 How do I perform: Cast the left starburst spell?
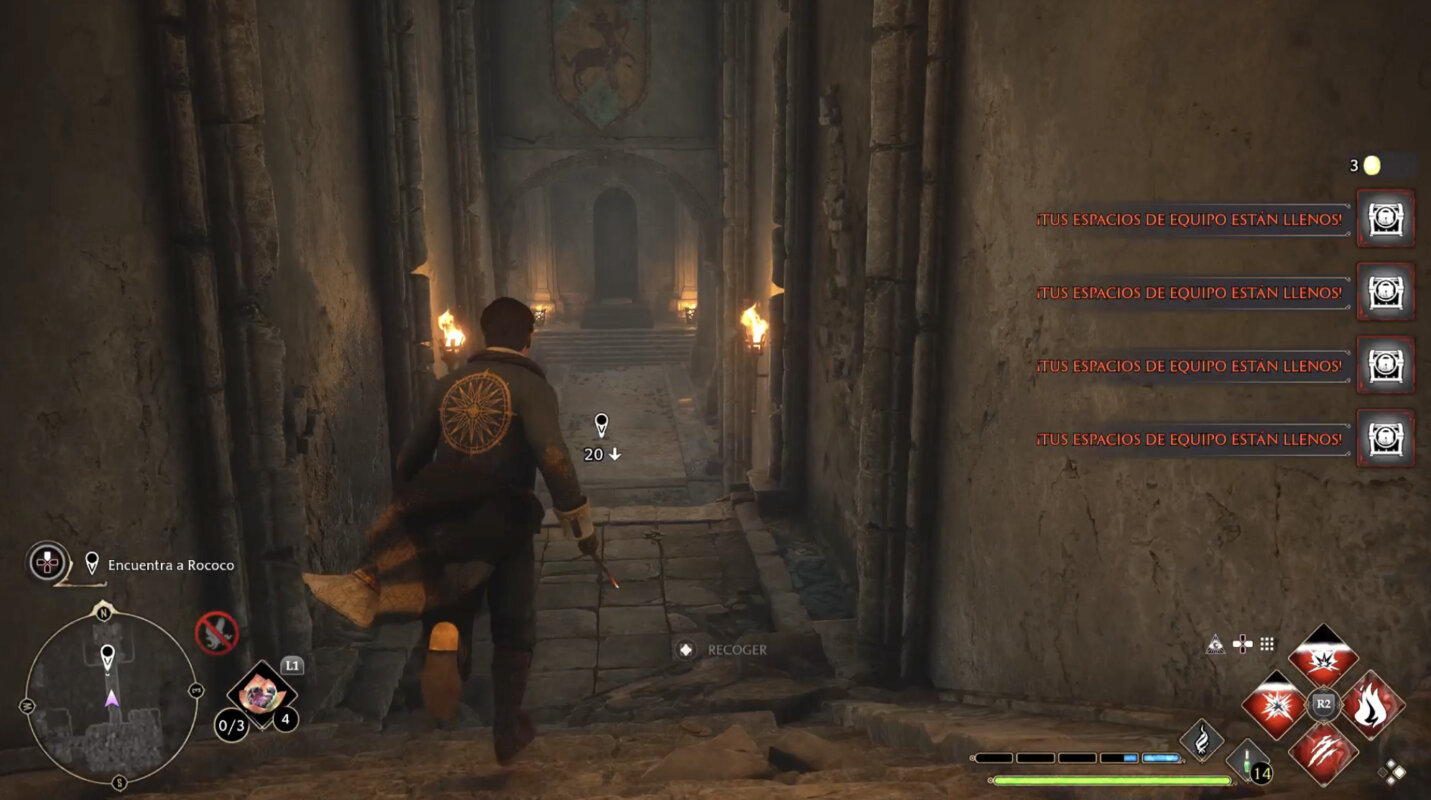(x=1274, y=704)
